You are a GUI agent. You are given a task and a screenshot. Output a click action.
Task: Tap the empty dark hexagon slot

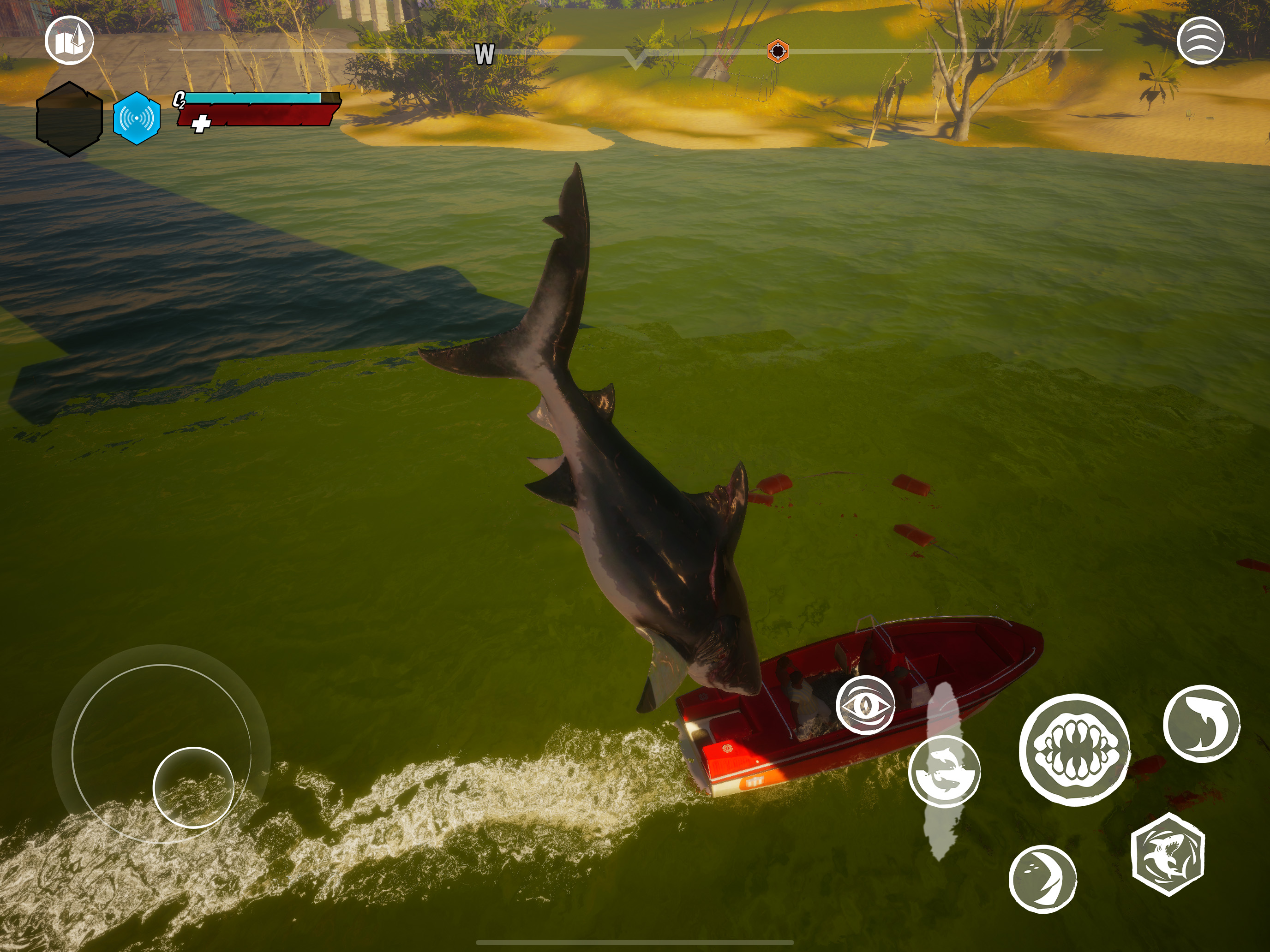click(70, 119)
